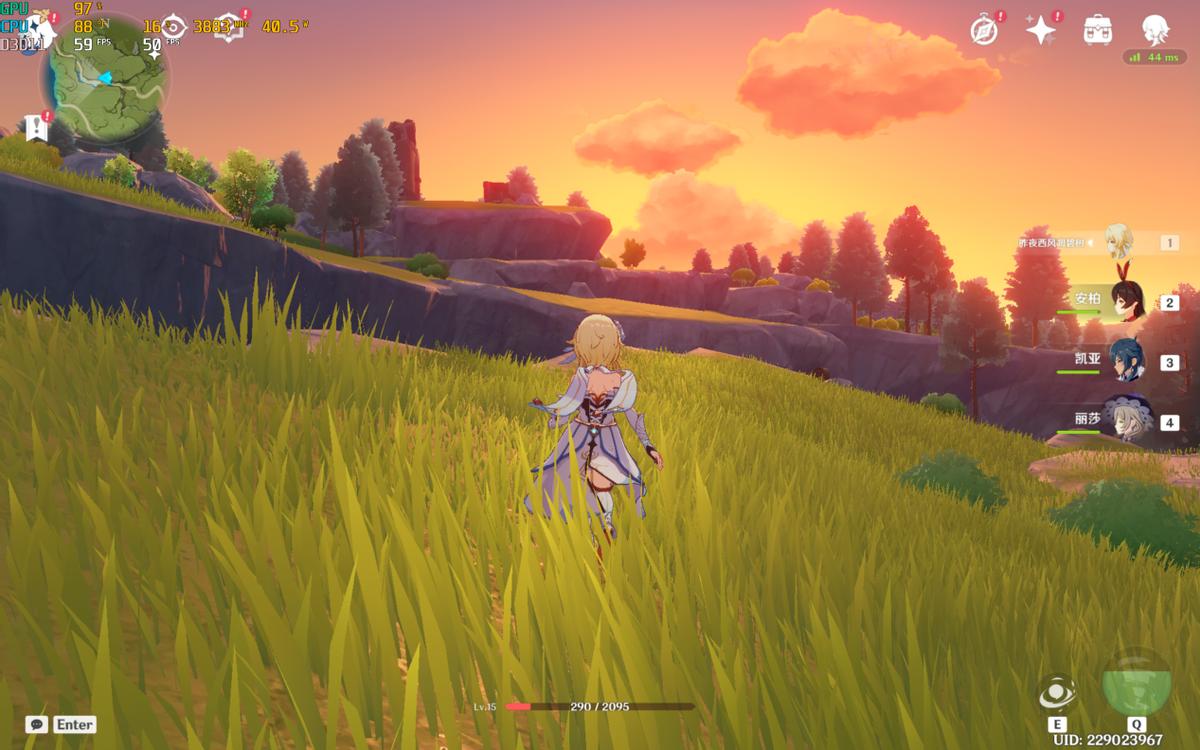Open the Wish four-pointed star icon
The width and height of the screenshot is (1200, 750).
(1041, 30)
